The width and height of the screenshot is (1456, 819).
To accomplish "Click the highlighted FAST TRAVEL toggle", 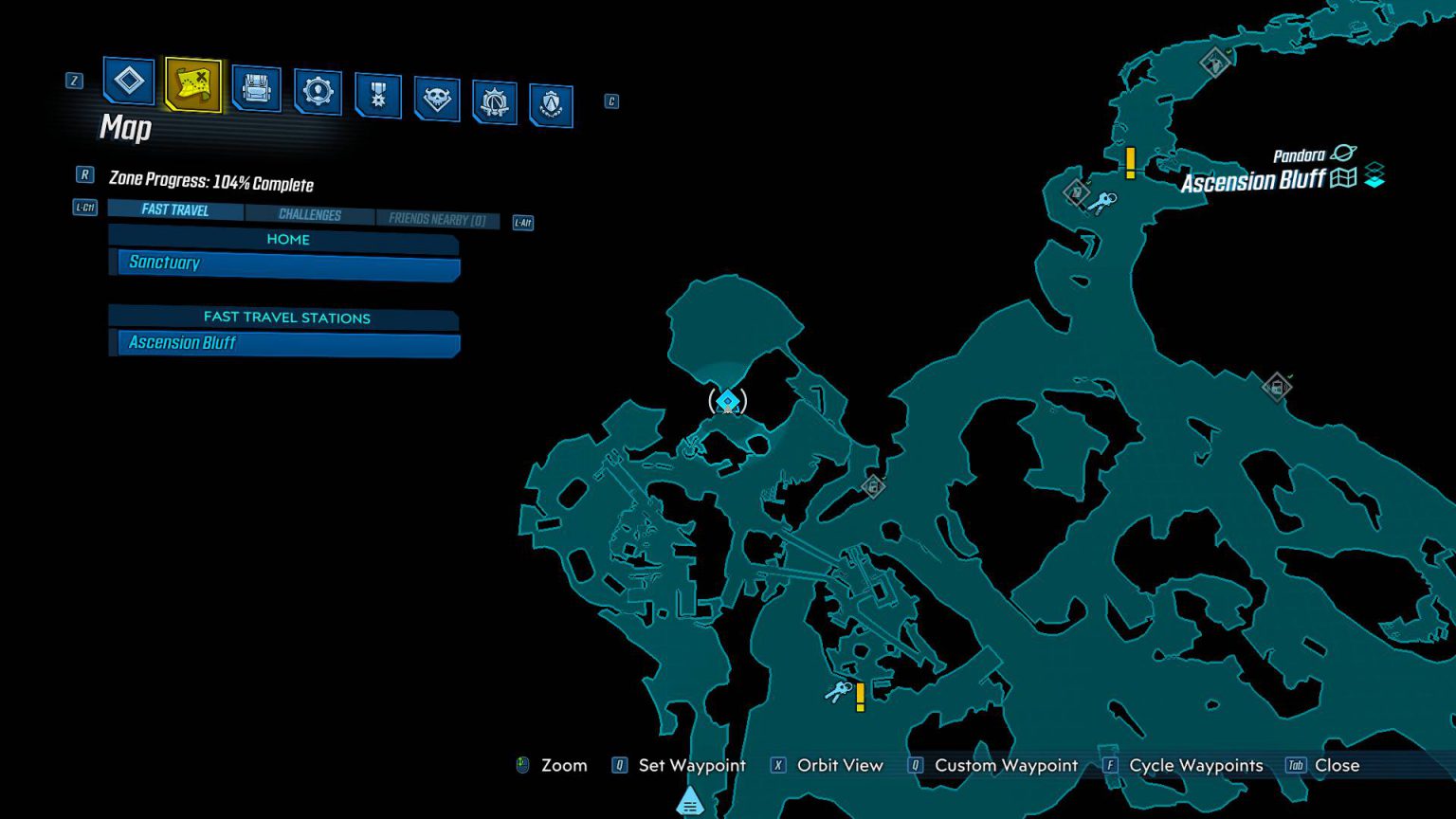I will (174, 209).
